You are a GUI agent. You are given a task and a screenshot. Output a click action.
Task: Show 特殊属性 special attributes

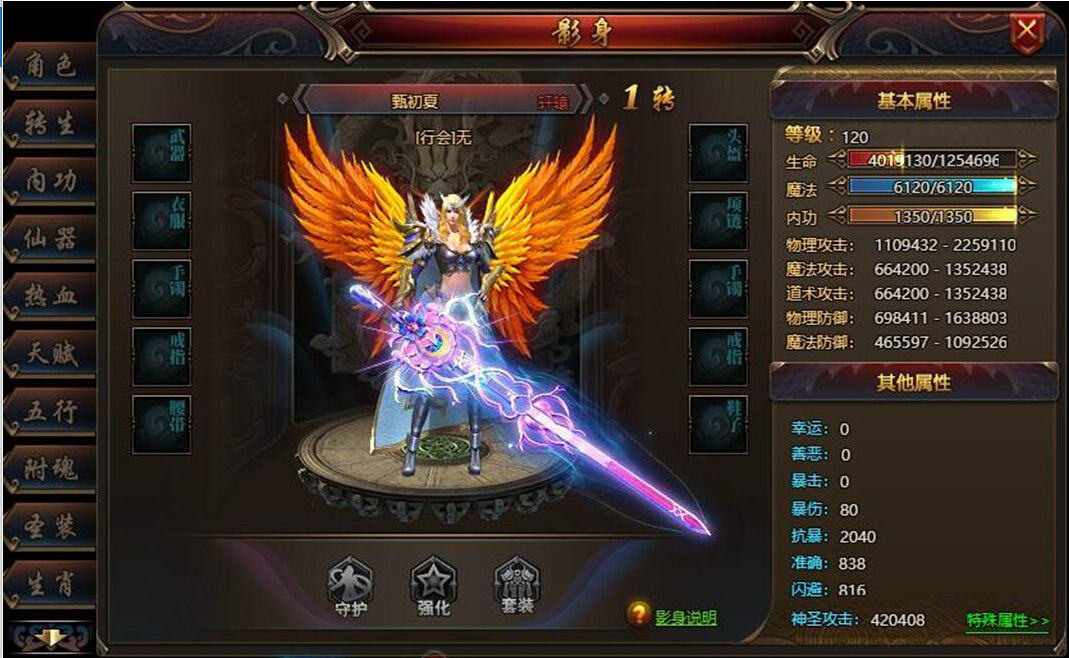click(x=1007, y=621)
